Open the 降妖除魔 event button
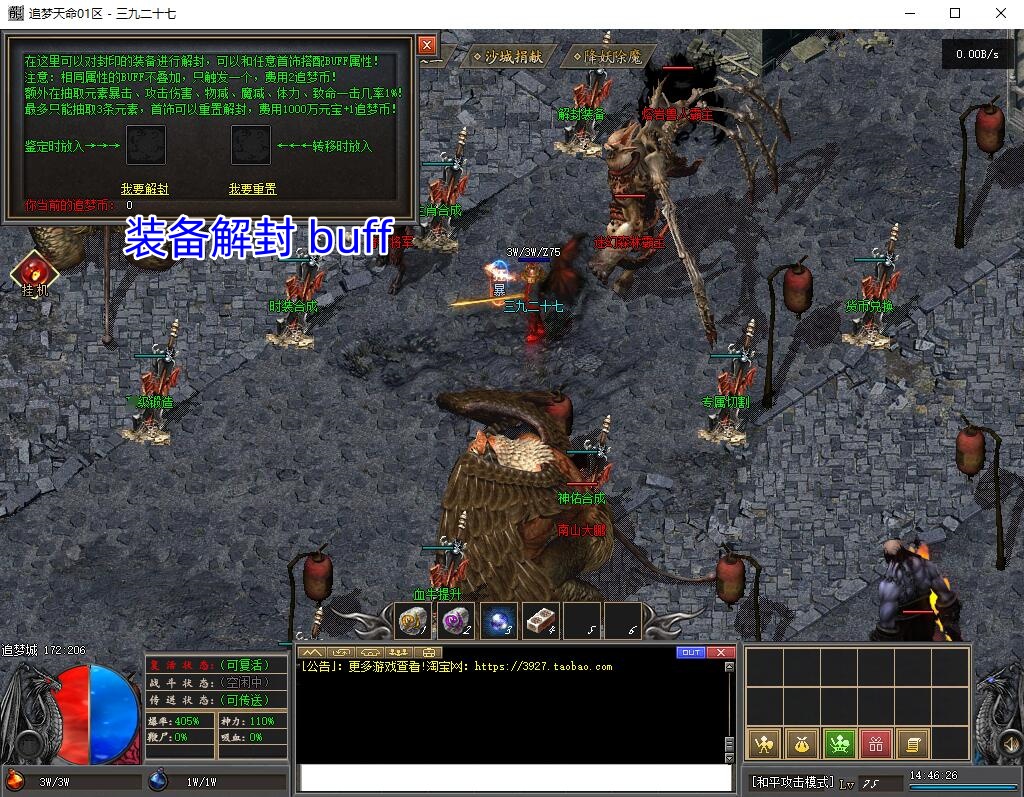Viewport: 1024px width, 797px height. (607, 57)
